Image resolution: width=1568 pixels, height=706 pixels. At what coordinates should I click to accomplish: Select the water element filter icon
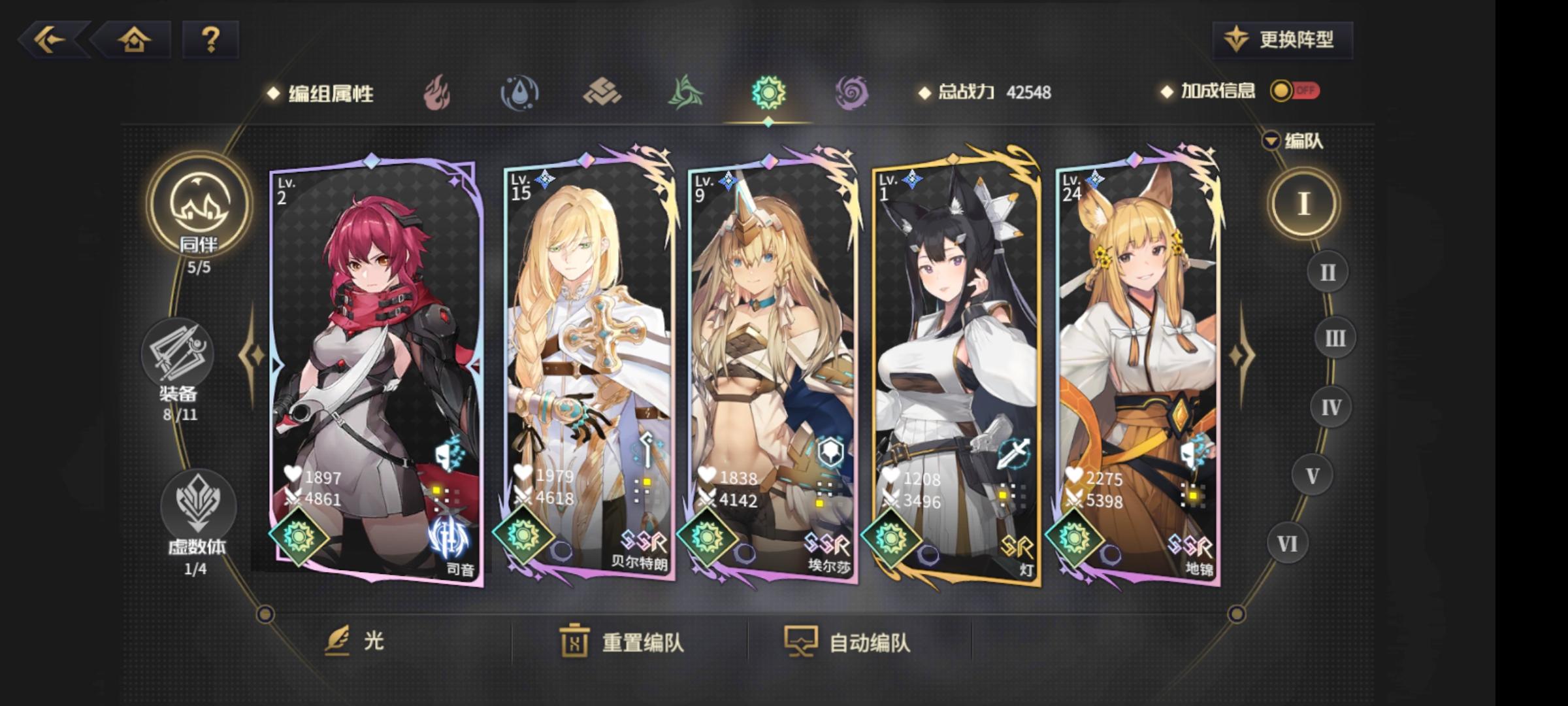(x=519, y=93)
